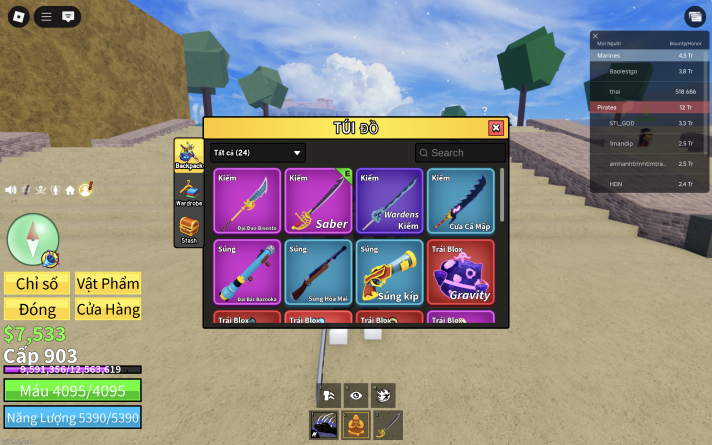
Task: Pick the Súng kíp flintlock pistol
Action: 389,271
